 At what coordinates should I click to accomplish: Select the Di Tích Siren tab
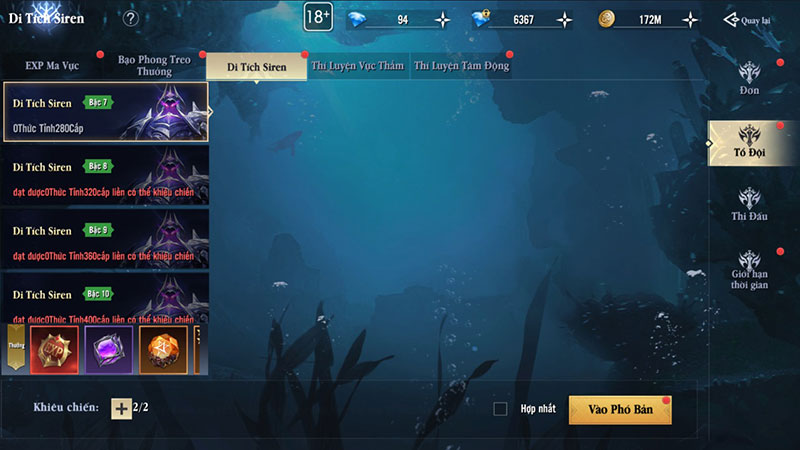point(256,67)
